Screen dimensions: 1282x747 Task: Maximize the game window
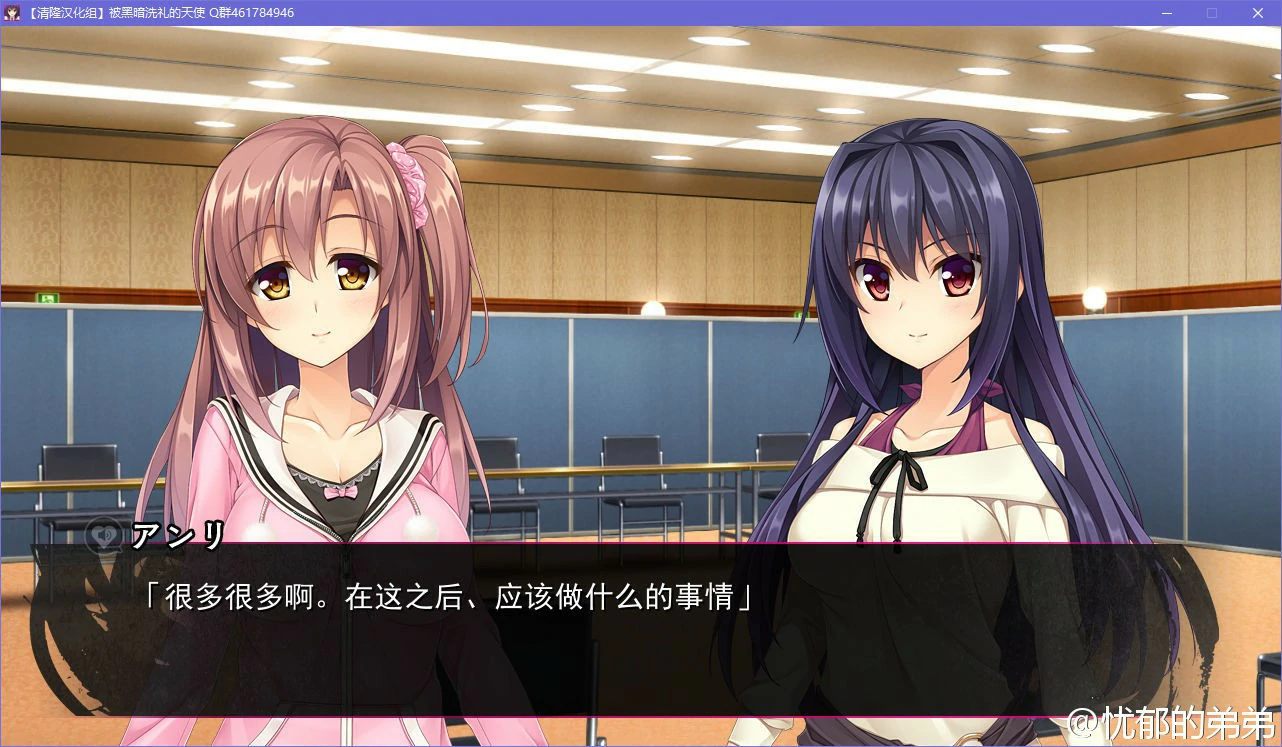tap(1212, 13)
